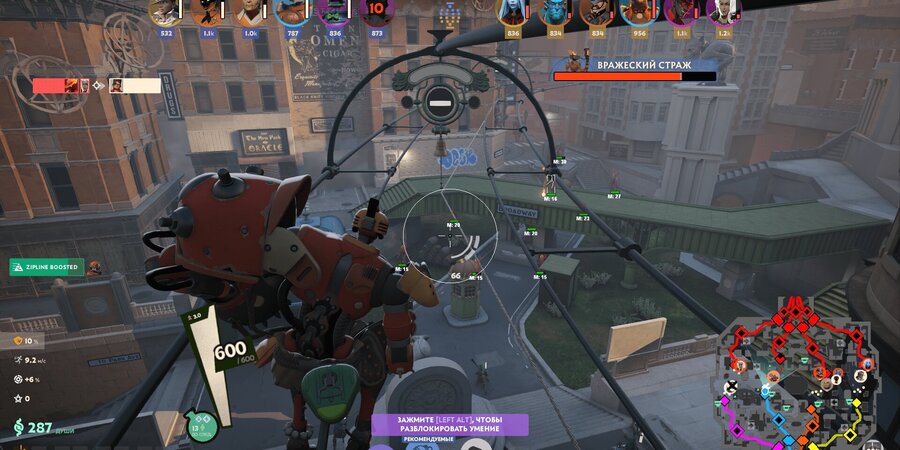
Task: Click the dead hero portrait showing respawn timer 10
Action: [376, 12]
